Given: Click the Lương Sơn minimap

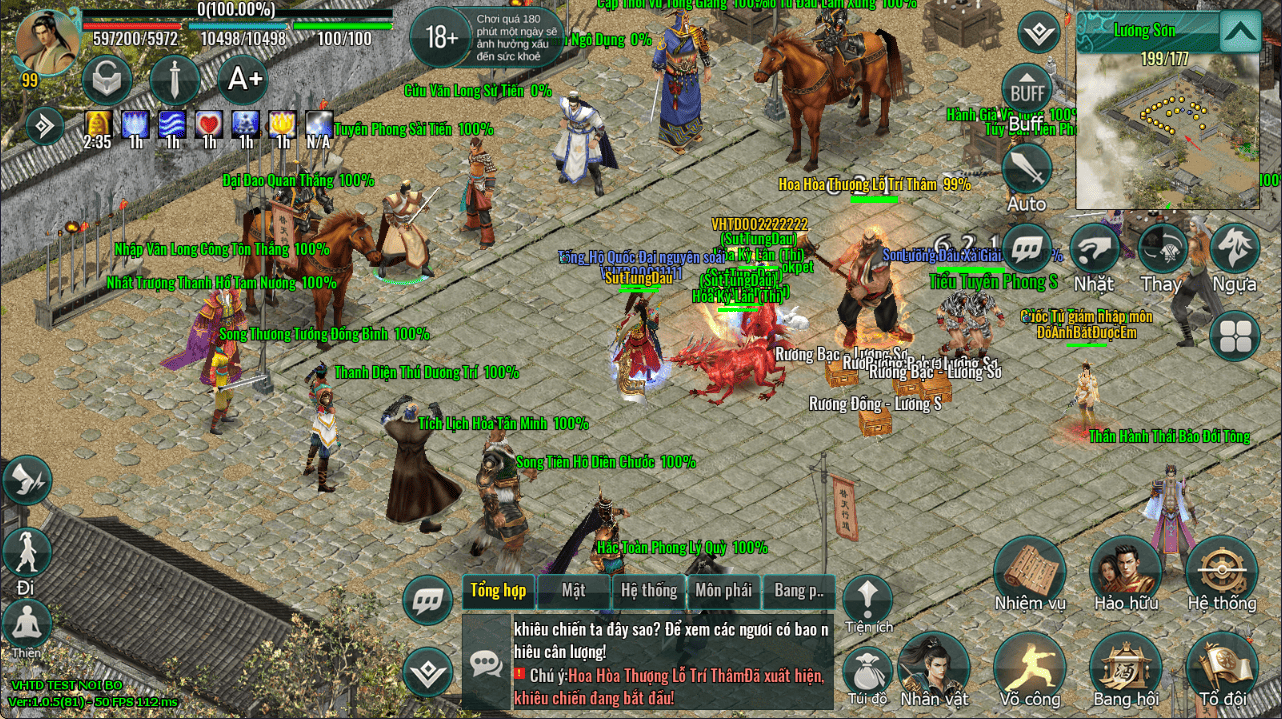Looking at the screenshot, I should tap(1168, 122).
